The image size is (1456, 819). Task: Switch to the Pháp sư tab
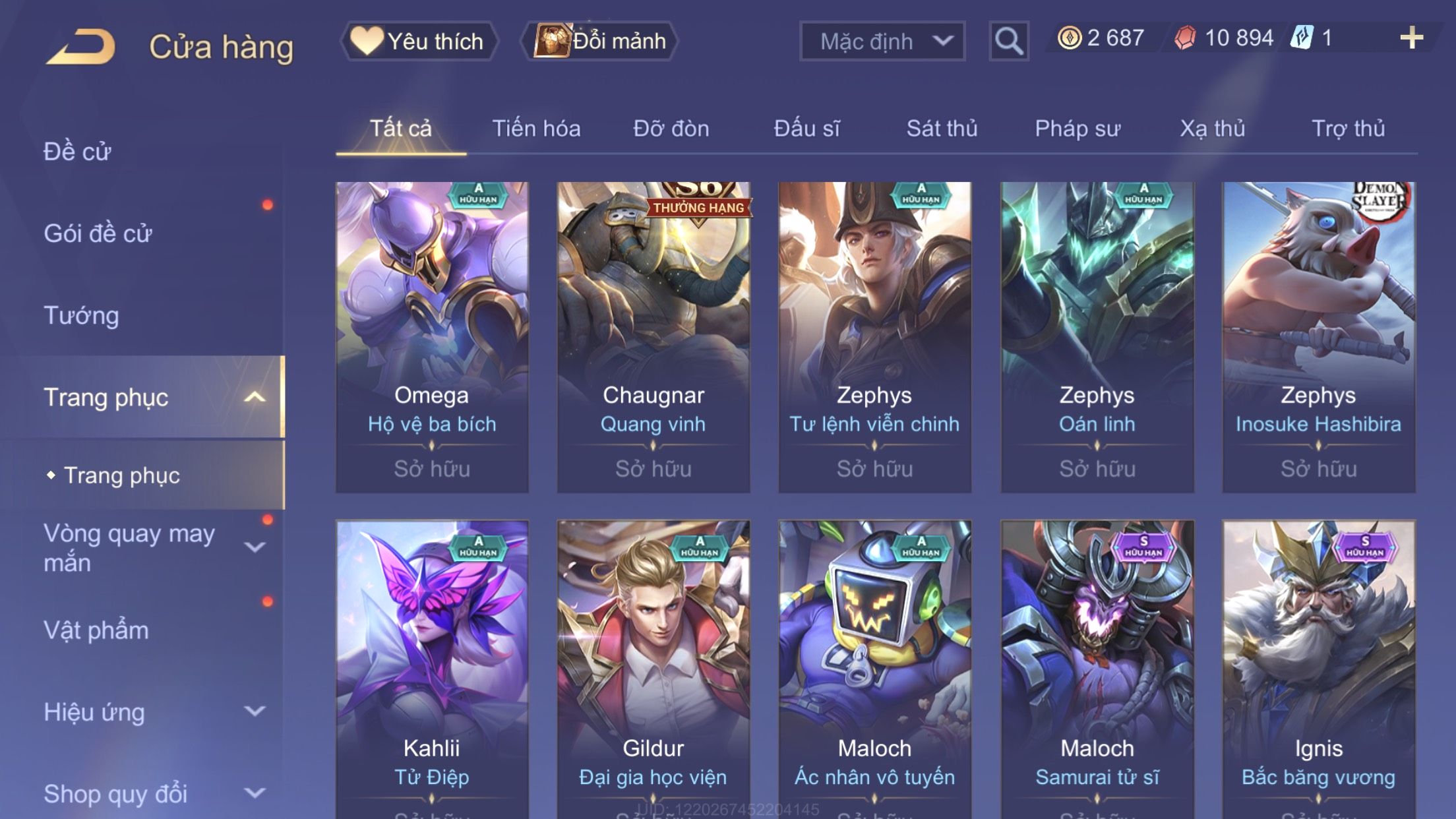[x=1077, y=129]
